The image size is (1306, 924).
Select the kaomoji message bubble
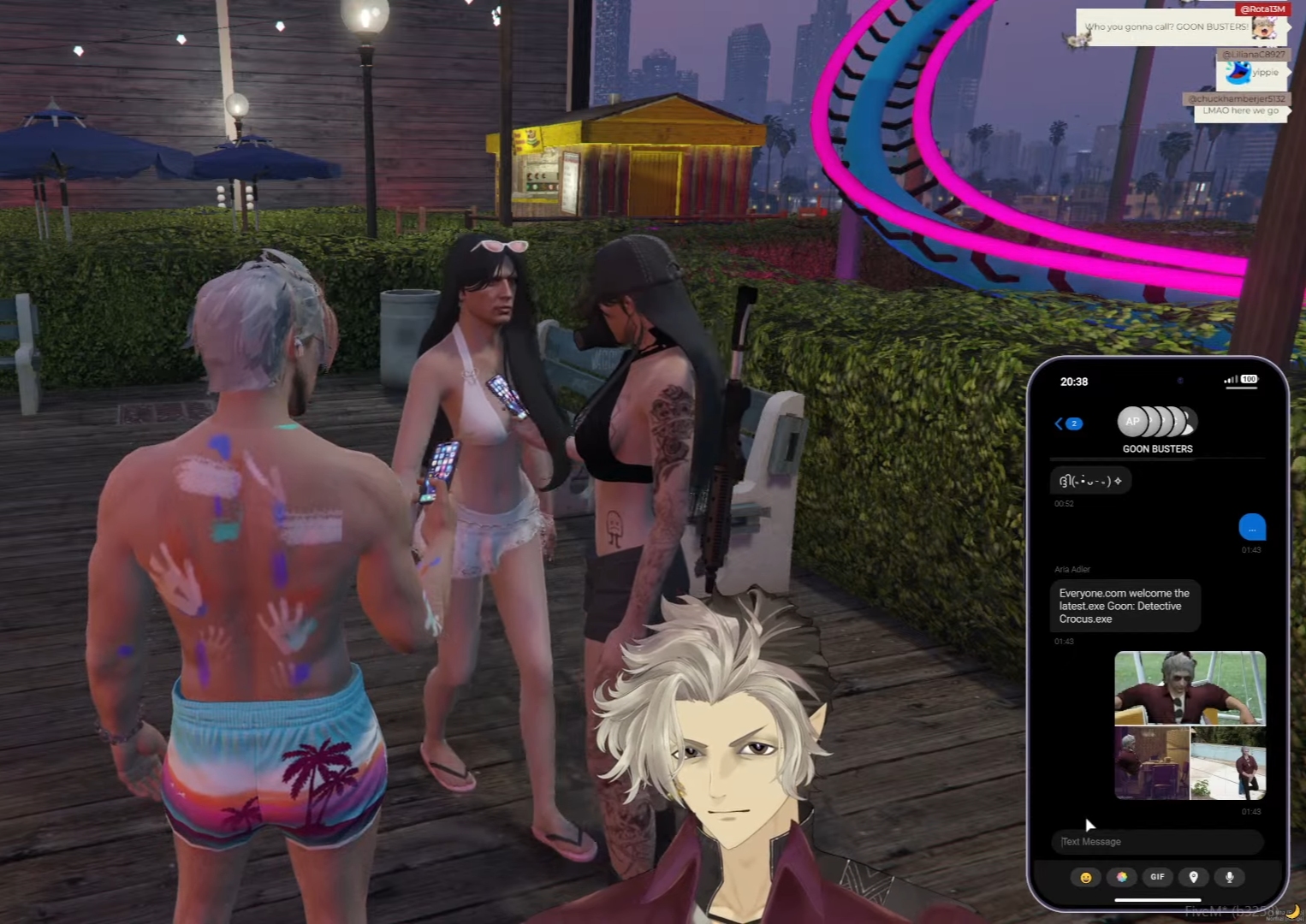tap(1090, 480)
